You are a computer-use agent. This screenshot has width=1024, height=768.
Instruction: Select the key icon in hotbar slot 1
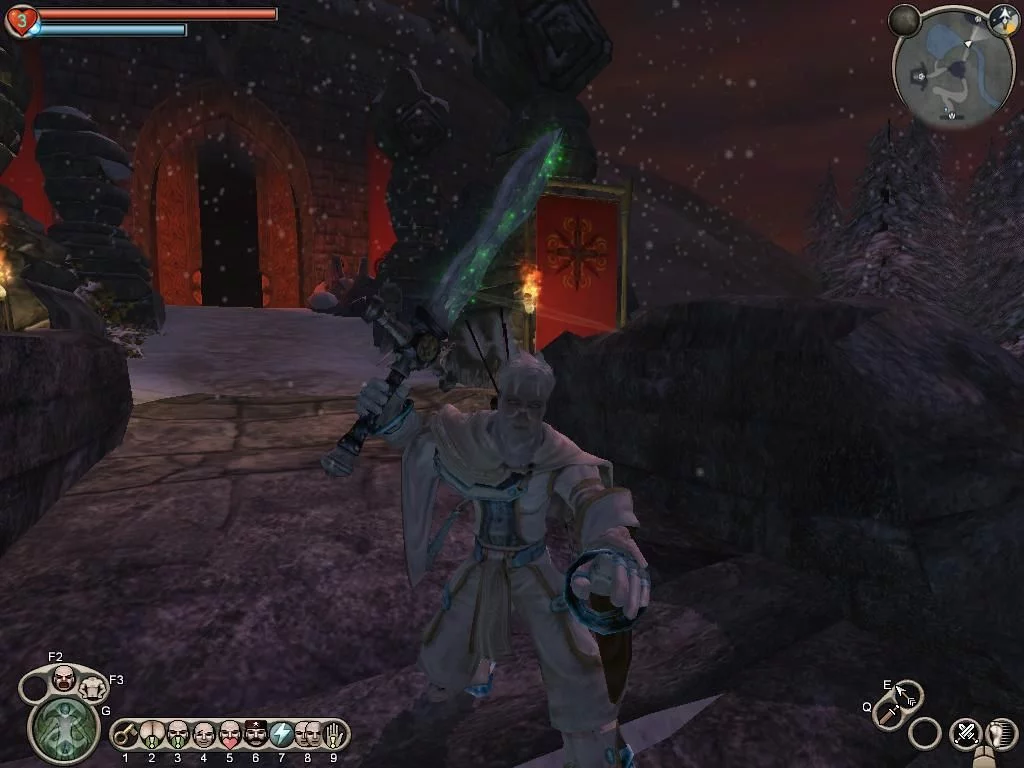pyautogui.click(x=125, y=735)
